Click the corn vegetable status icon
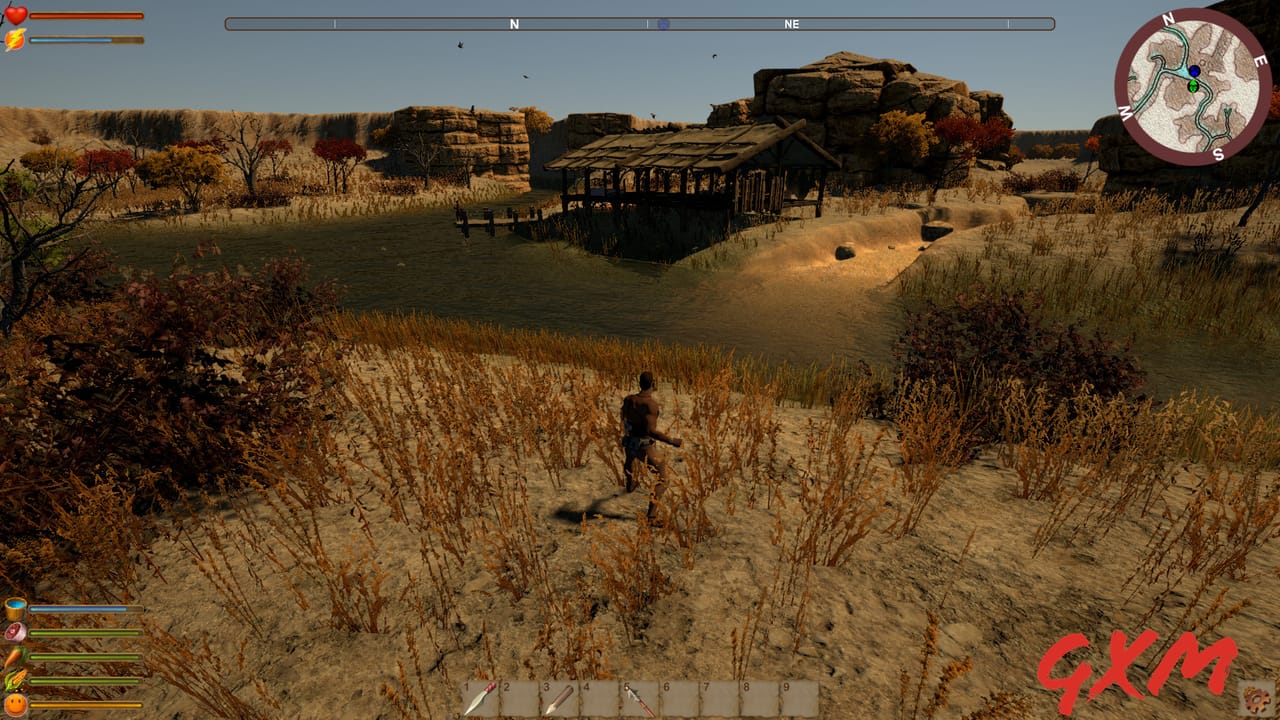 pos(14,681)
